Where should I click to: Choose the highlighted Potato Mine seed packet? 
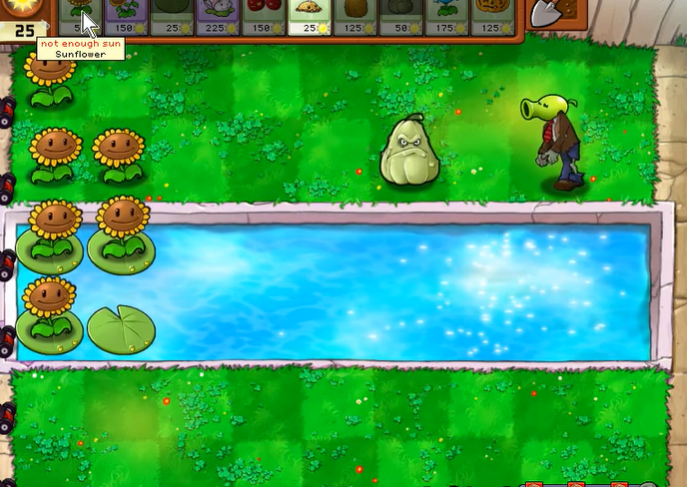point(310,16)
